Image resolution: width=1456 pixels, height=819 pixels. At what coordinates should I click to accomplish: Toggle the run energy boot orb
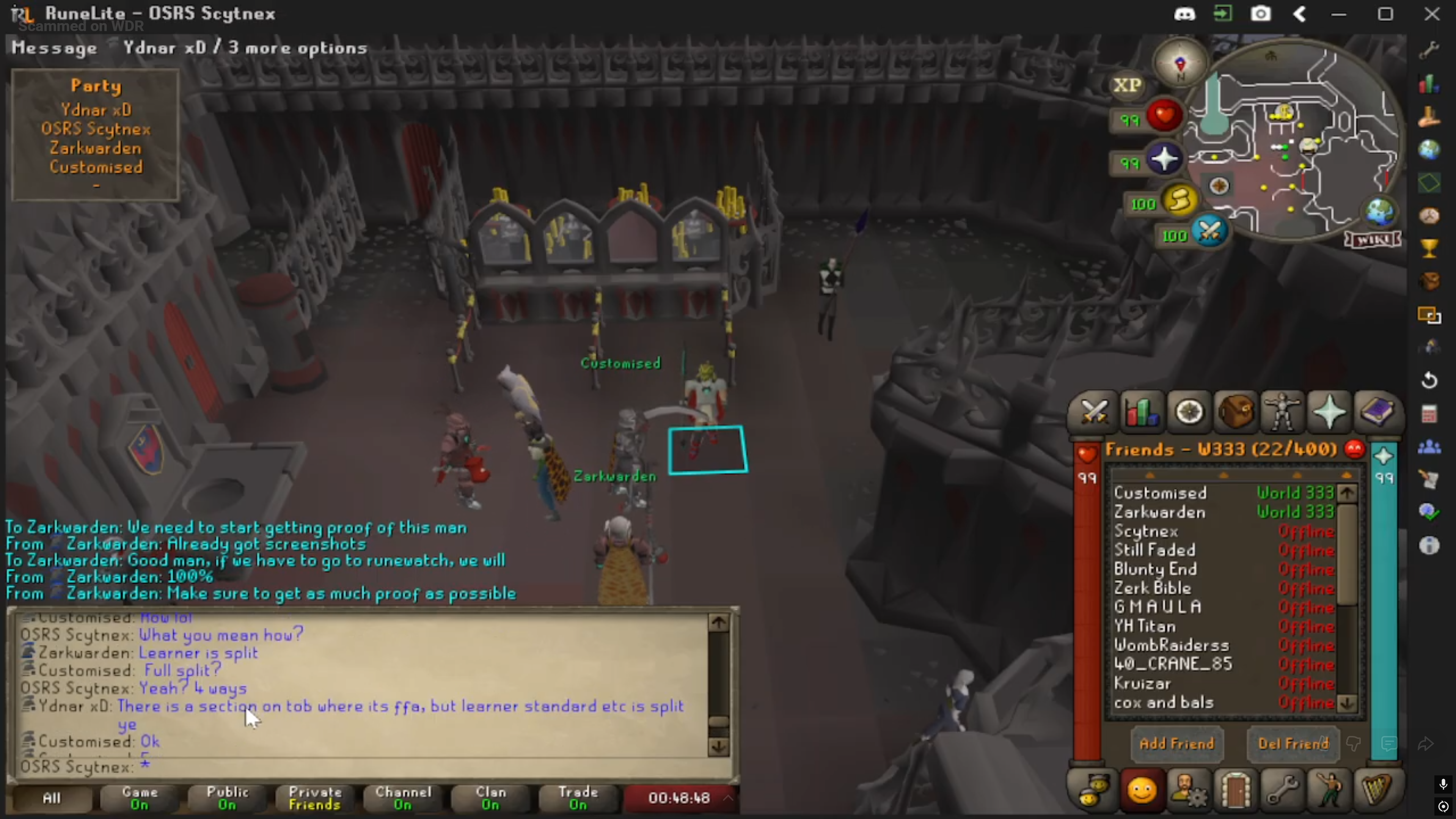[1179, 201]
